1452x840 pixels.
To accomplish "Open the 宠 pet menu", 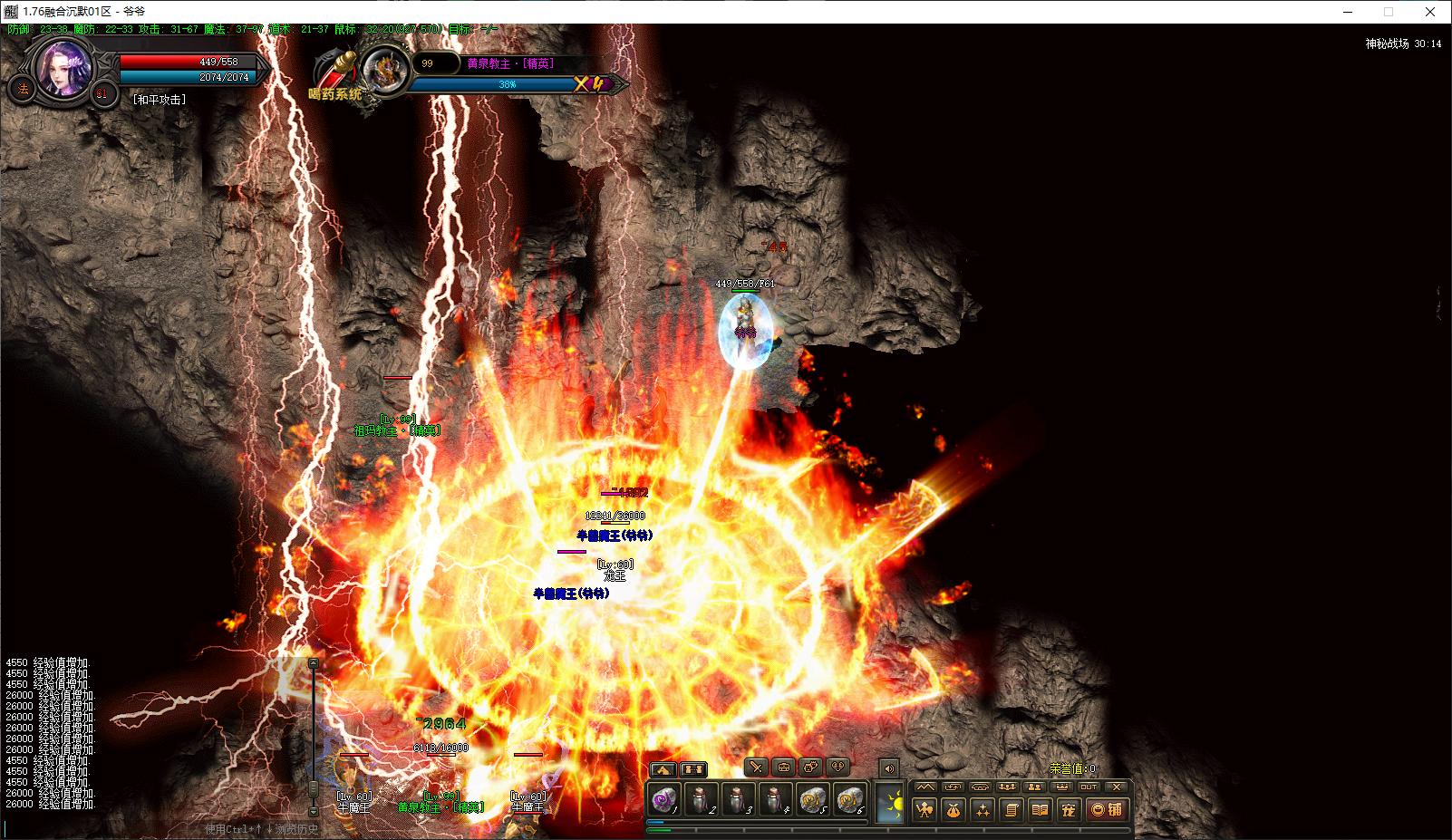I will click(1069, 809).
